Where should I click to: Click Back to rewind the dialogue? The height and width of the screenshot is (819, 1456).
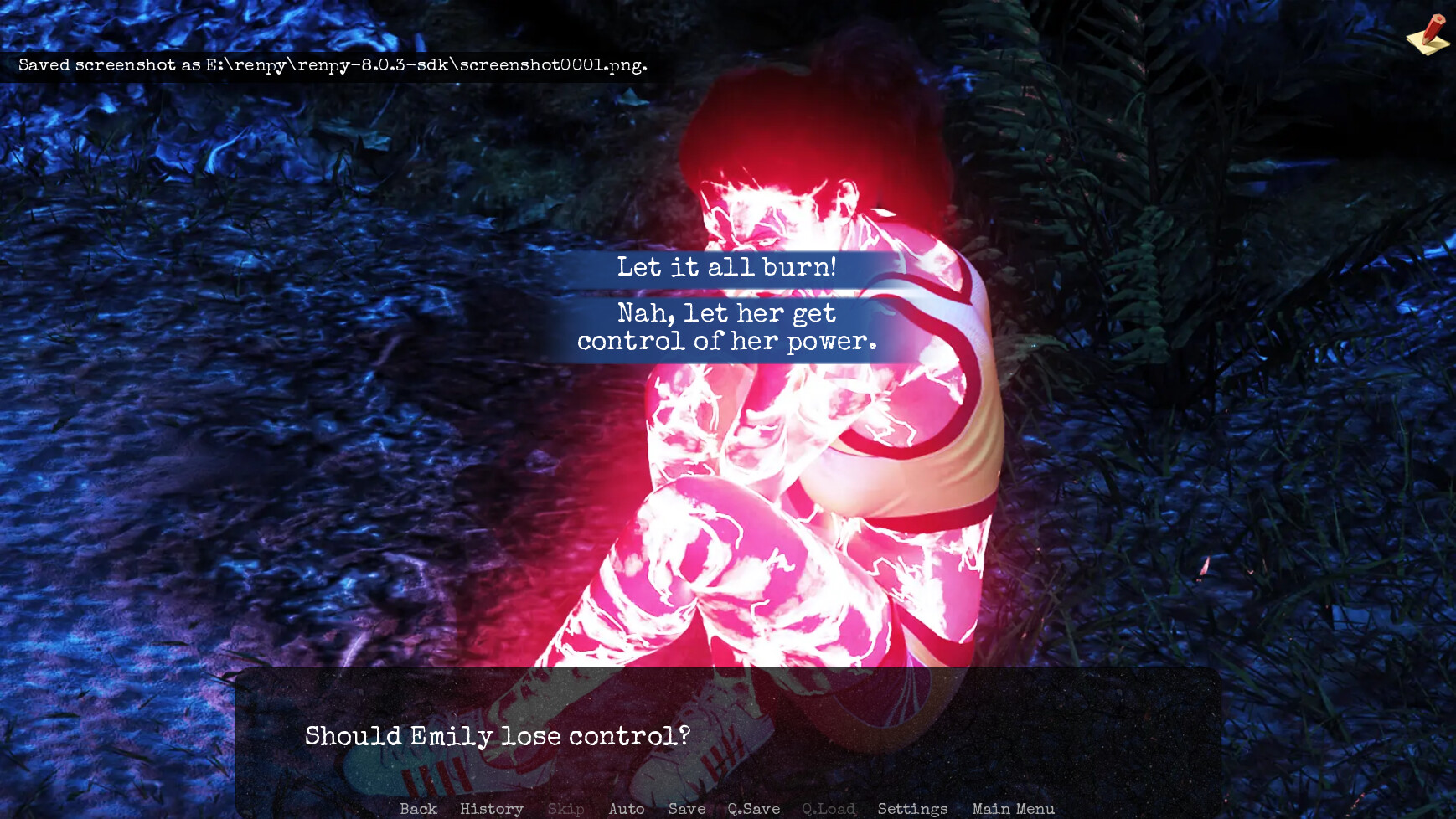coord(419,809)
